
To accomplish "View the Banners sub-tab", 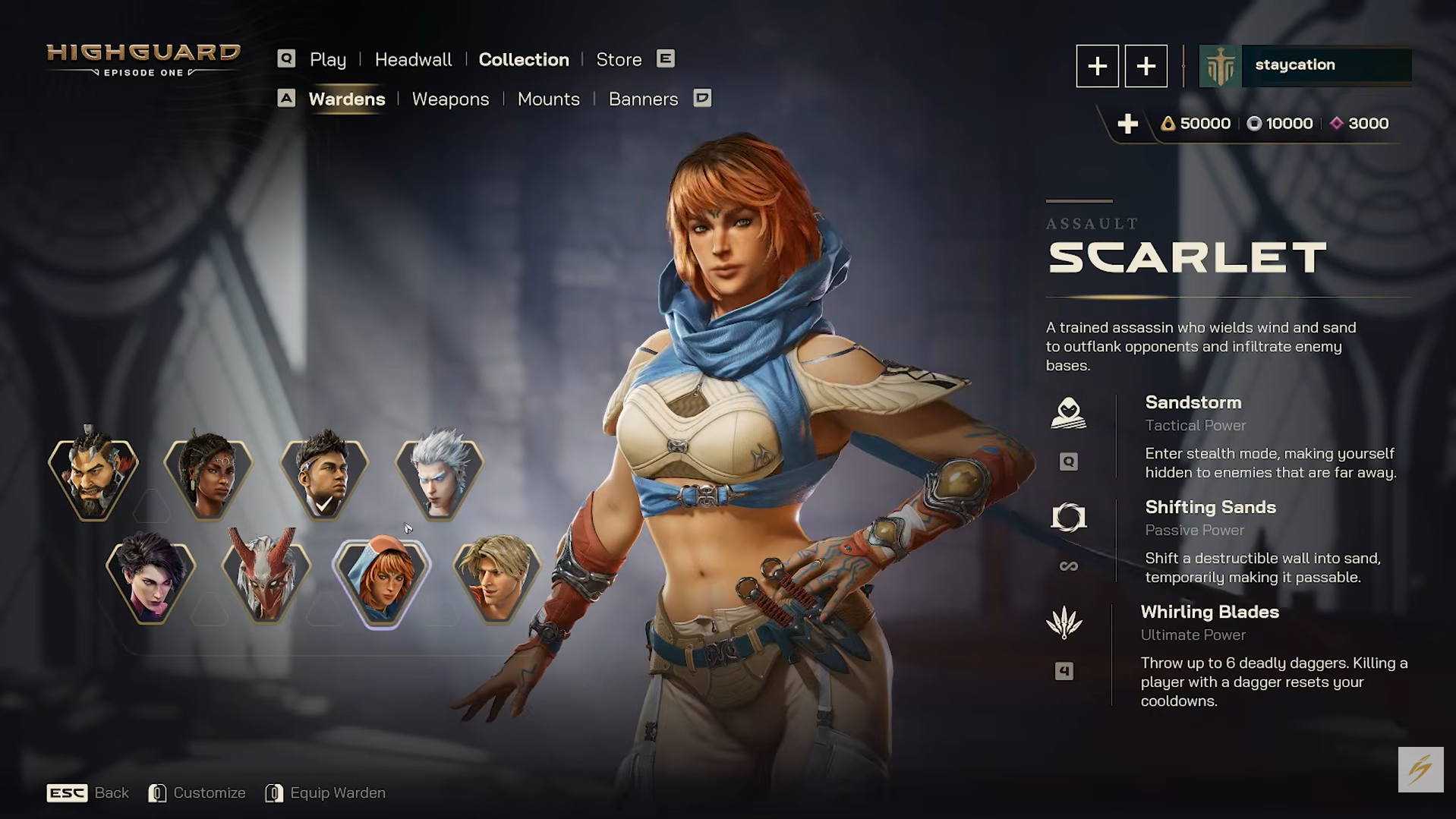I will click(x=643, y=99).
